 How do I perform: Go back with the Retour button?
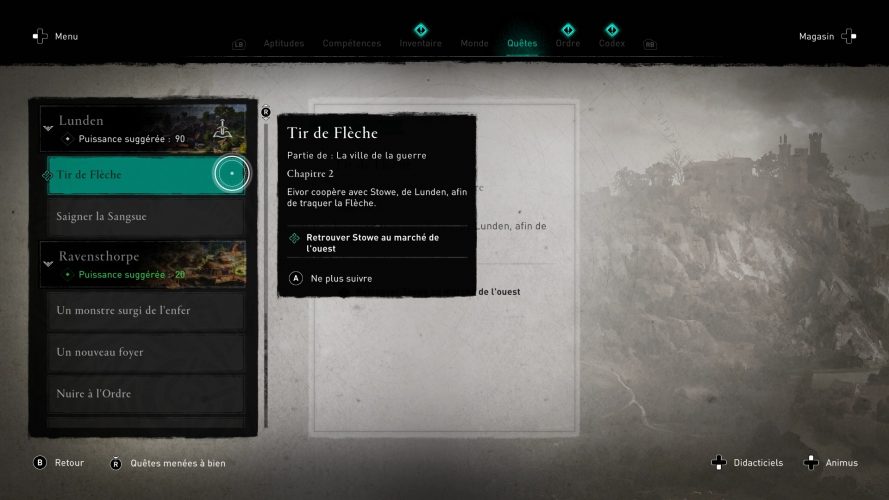click(x=60, y=463)
